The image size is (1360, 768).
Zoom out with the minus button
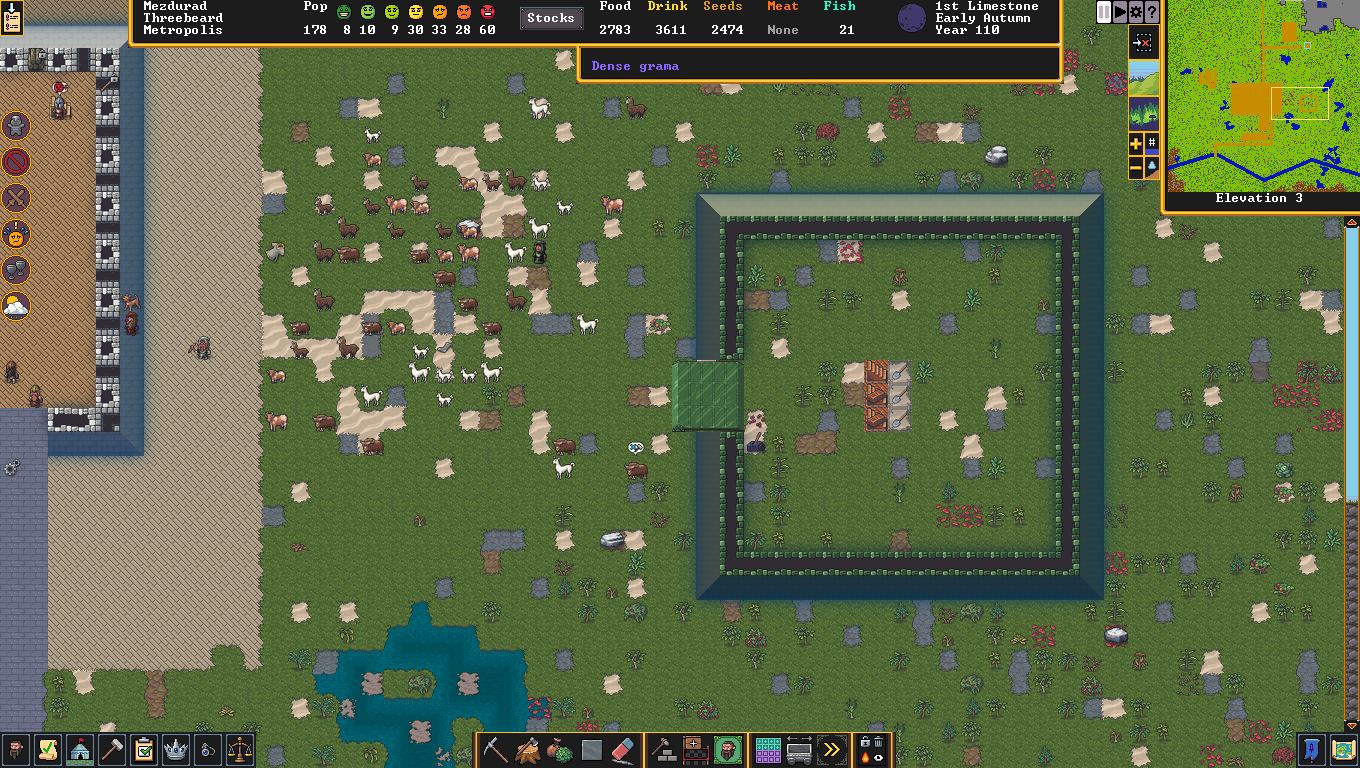[1136, 170]
